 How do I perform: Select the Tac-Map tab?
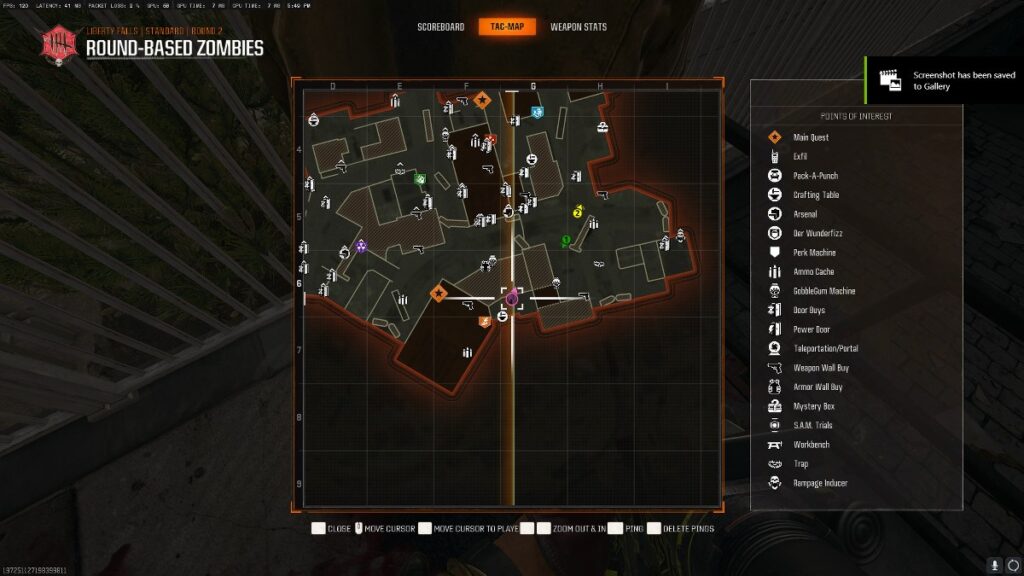tap(508, 27)
